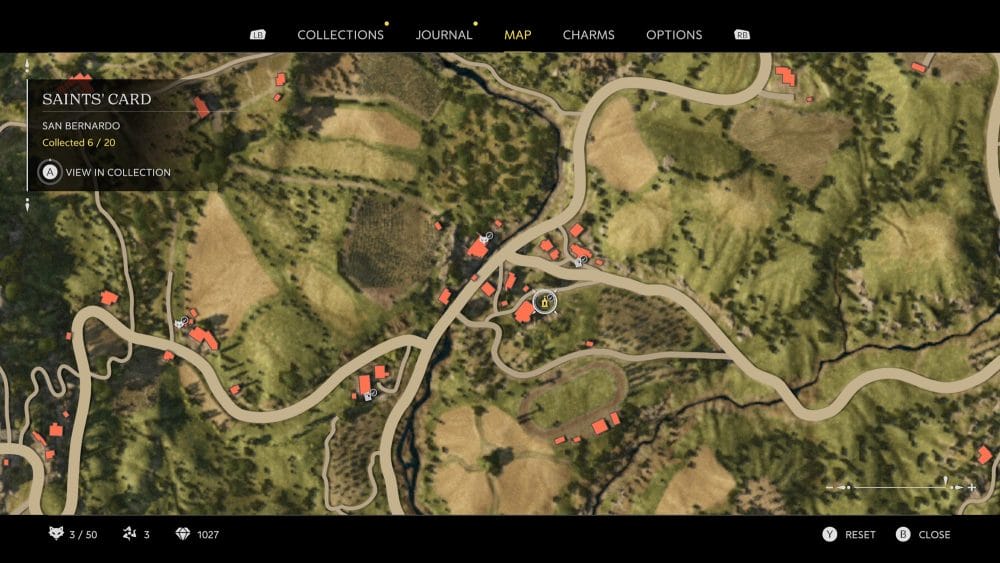1000x563 pixels.
Task: Open the Collections tab
Action: click(x=340, y=34)
